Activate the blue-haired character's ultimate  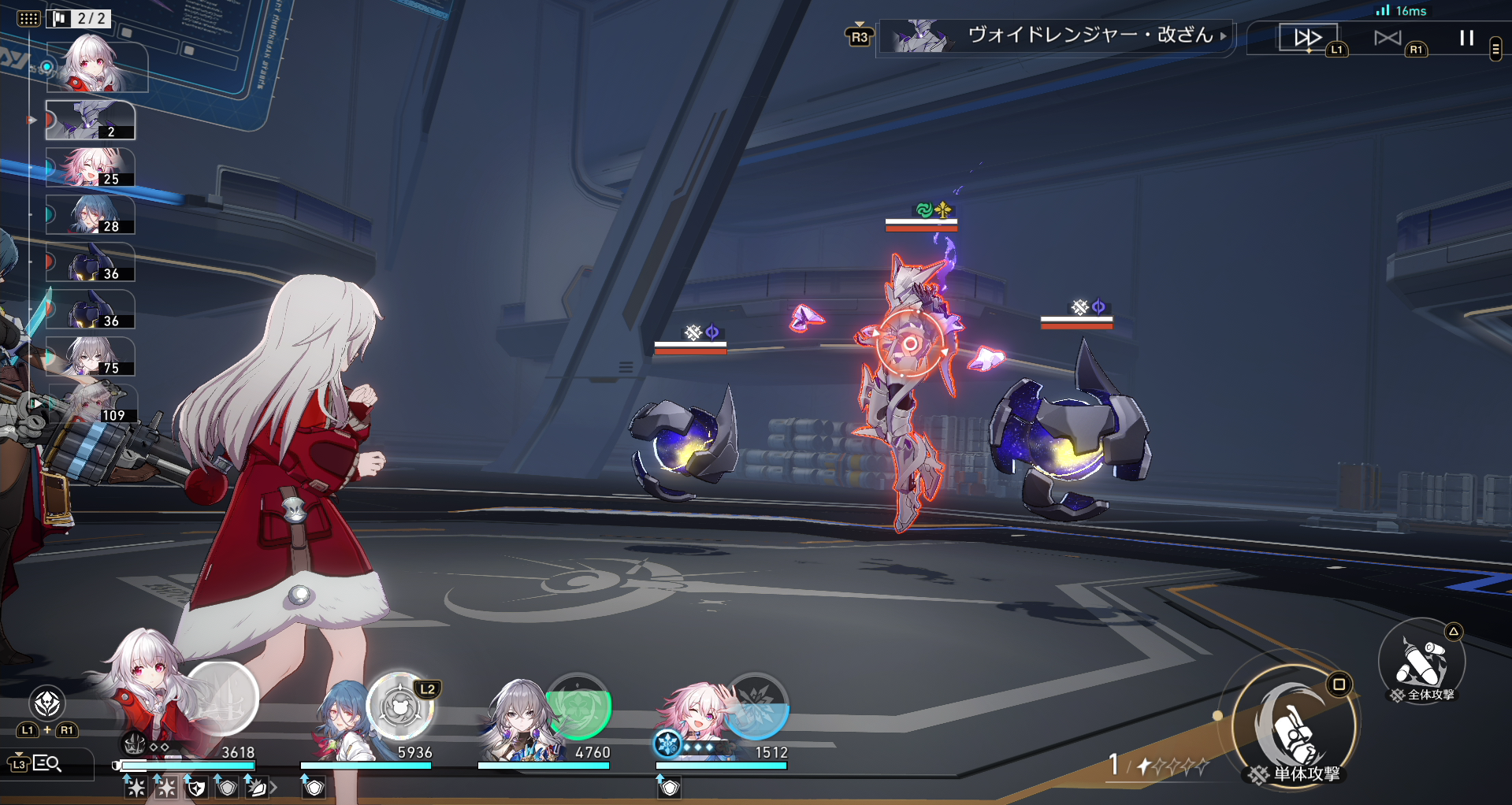pyautogui.click(x=401, y=705)
